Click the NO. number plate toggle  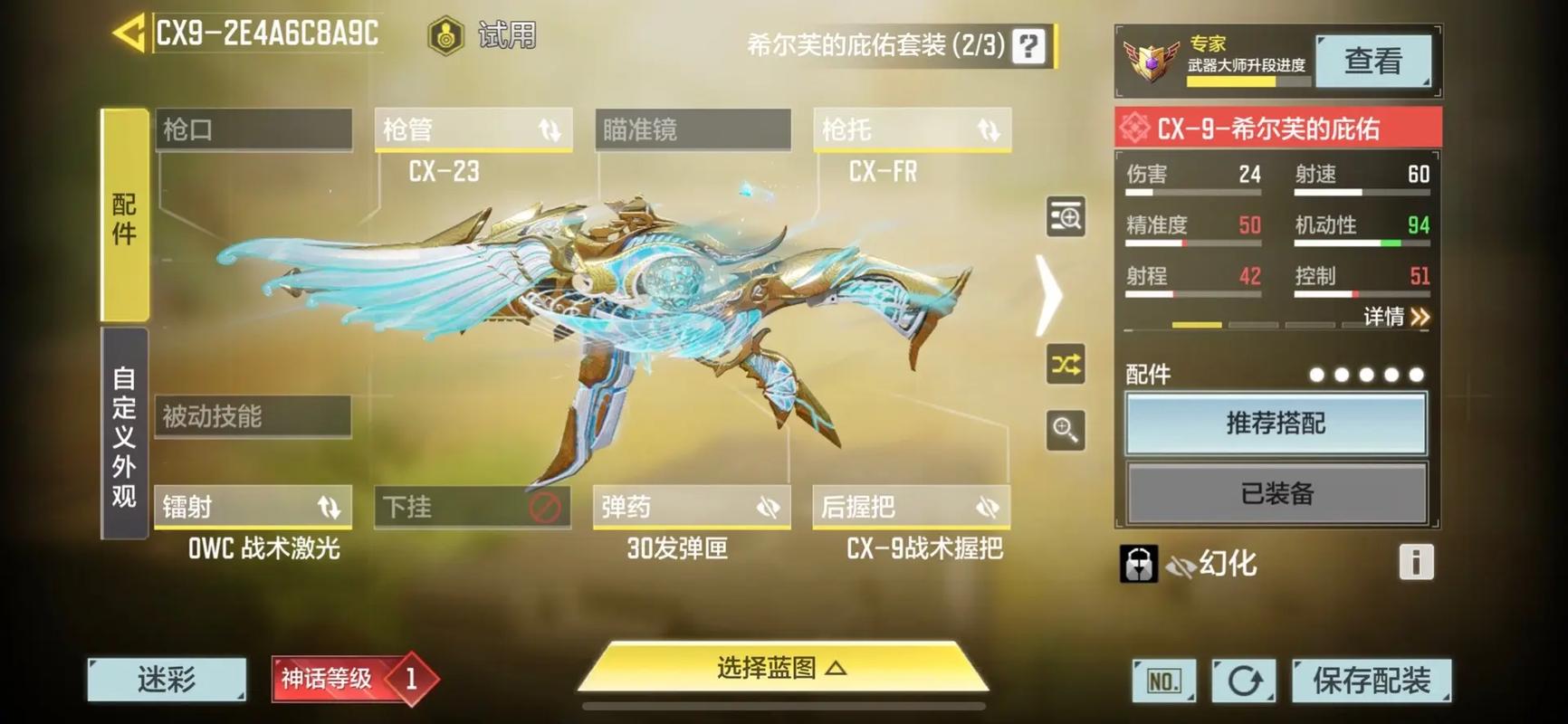click(1162, 679)
